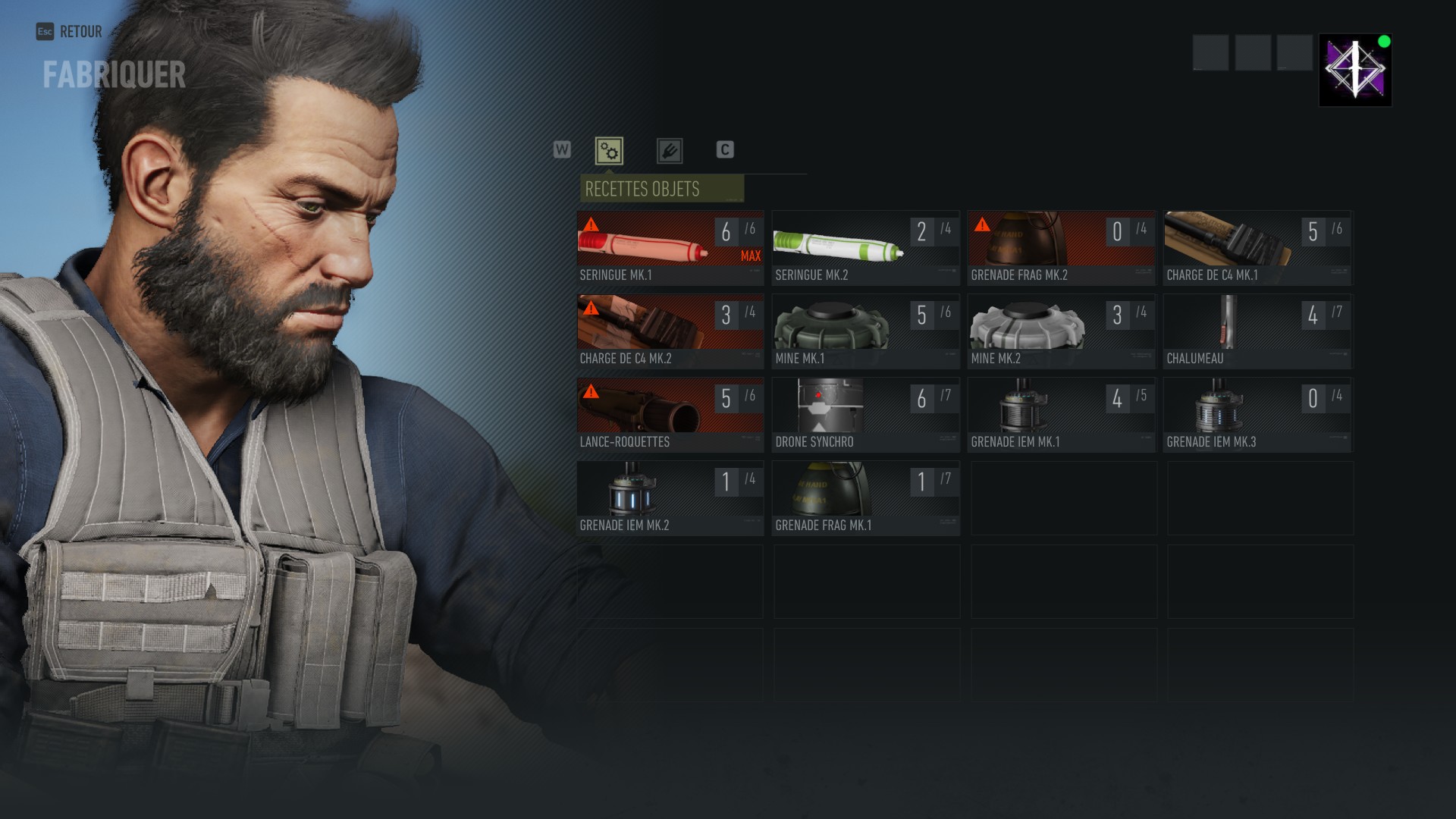Viewport: 1456px width, 819px height.
Task: Choose the Grenade Frag MK.1 recipe
Action: [x=865, y=498]
